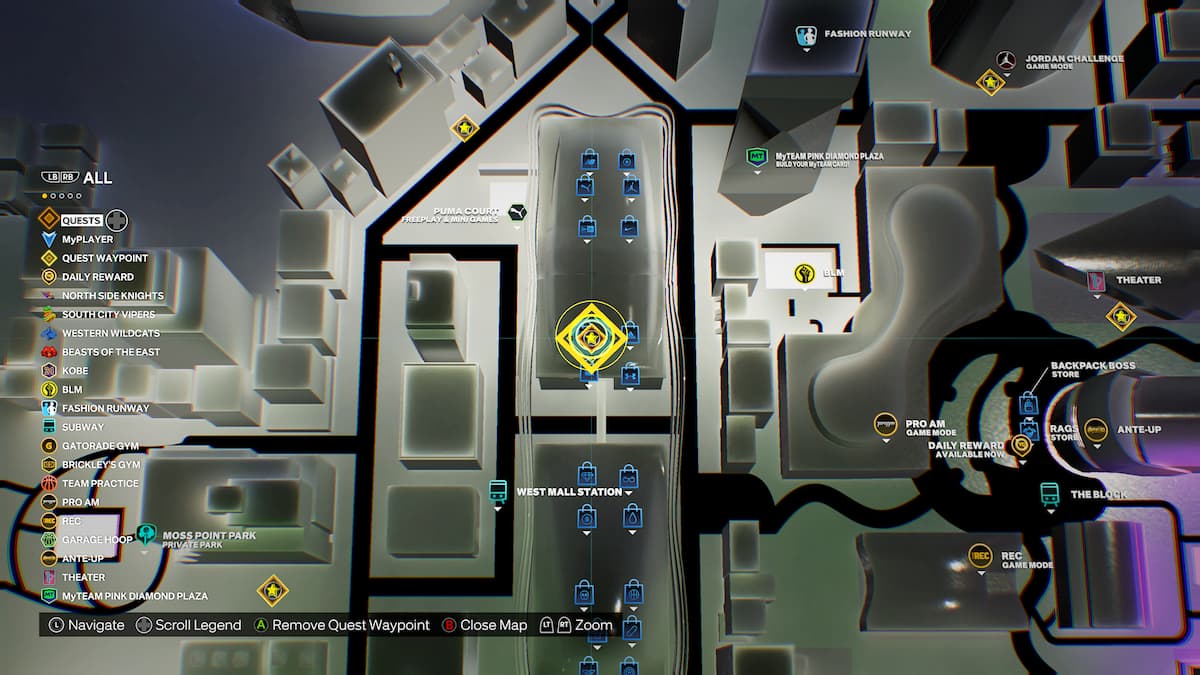
Task: Click the BLM fist map marker
Action: (x=804, y=273)
